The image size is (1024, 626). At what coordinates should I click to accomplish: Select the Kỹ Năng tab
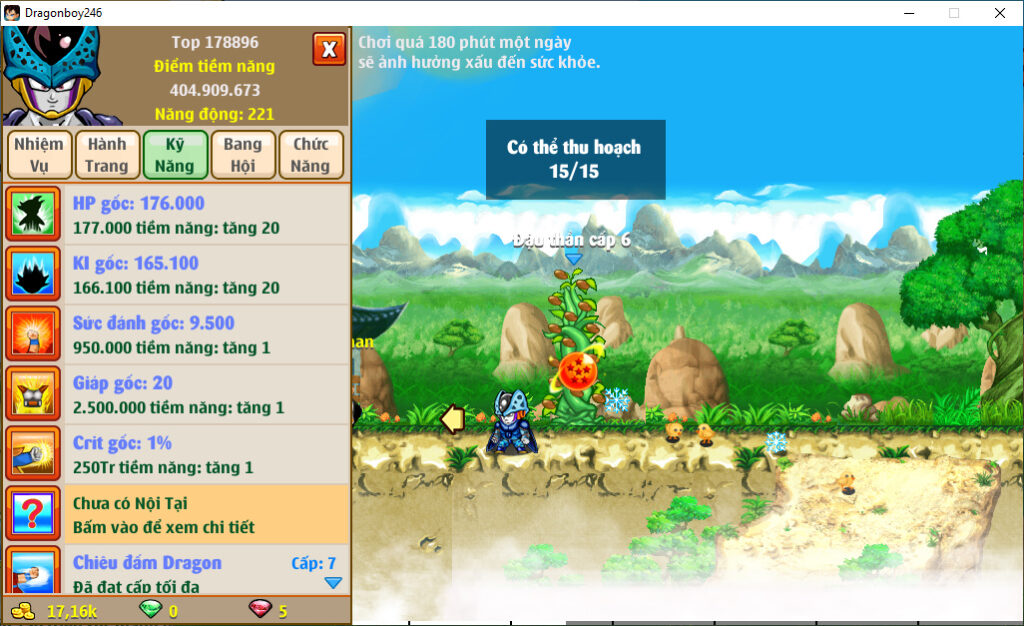[175, 155]
